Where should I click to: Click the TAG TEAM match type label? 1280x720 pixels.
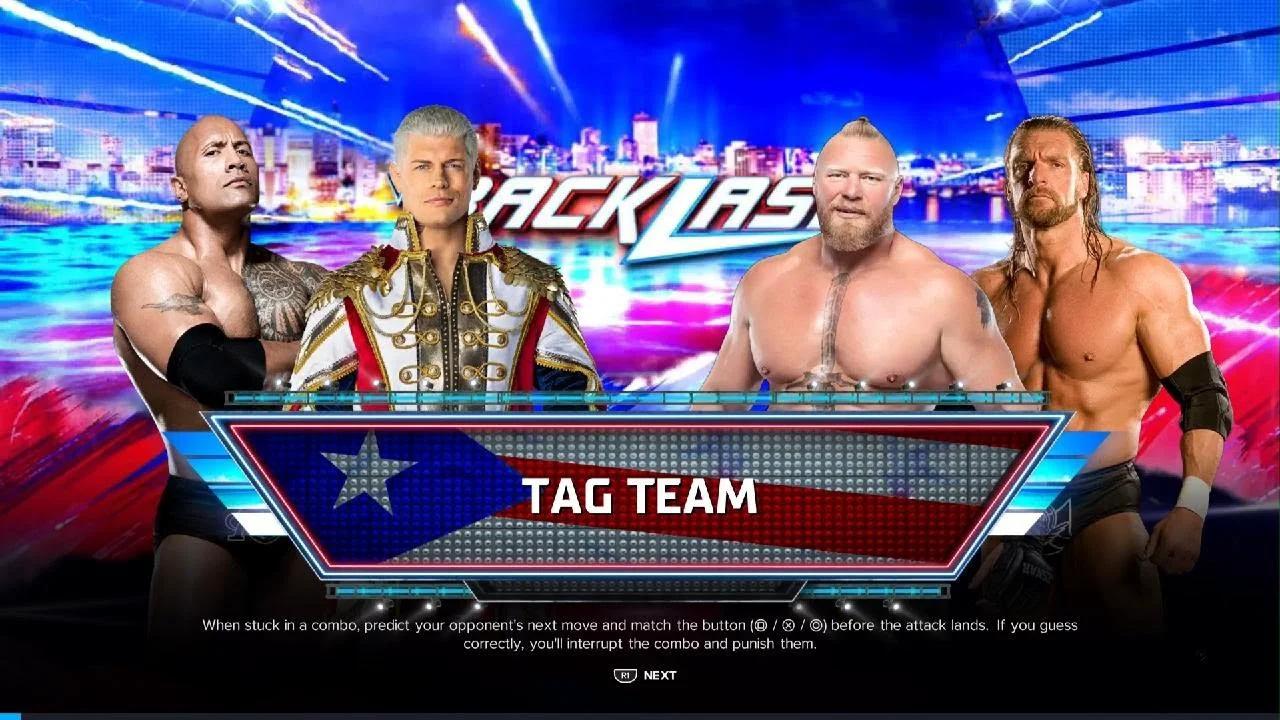[640, 497]
